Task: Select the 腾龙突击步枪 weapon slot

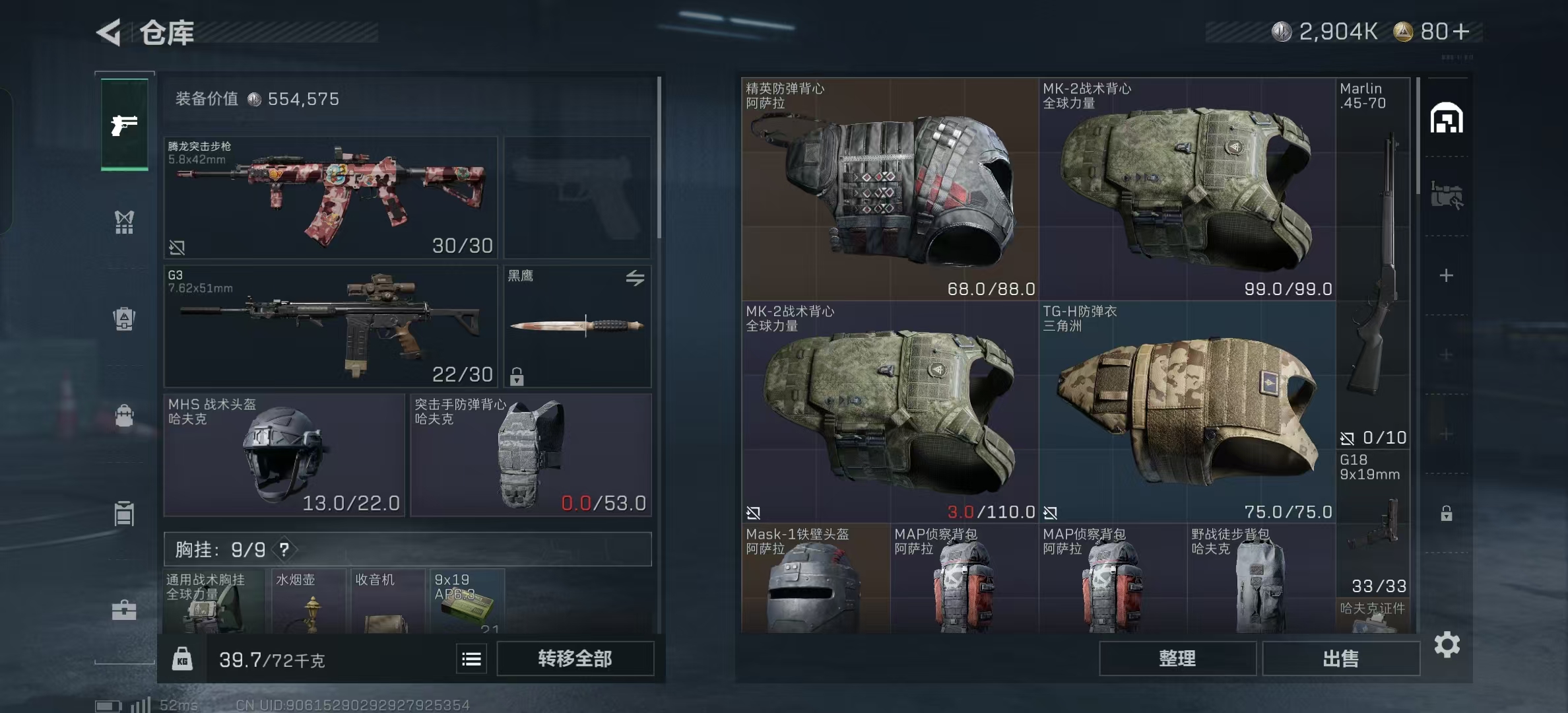Action: point(330,197)
